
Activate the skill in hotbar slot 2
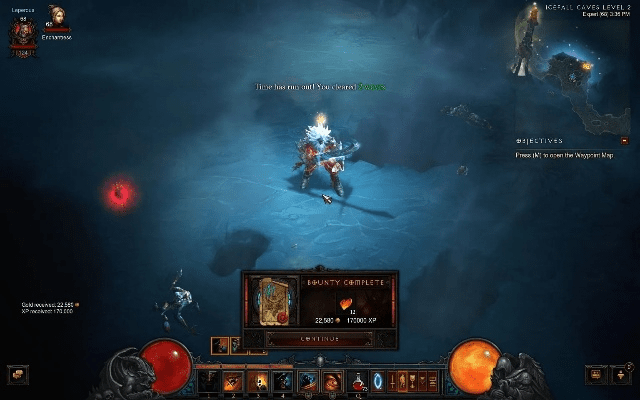tap(233, 381)
